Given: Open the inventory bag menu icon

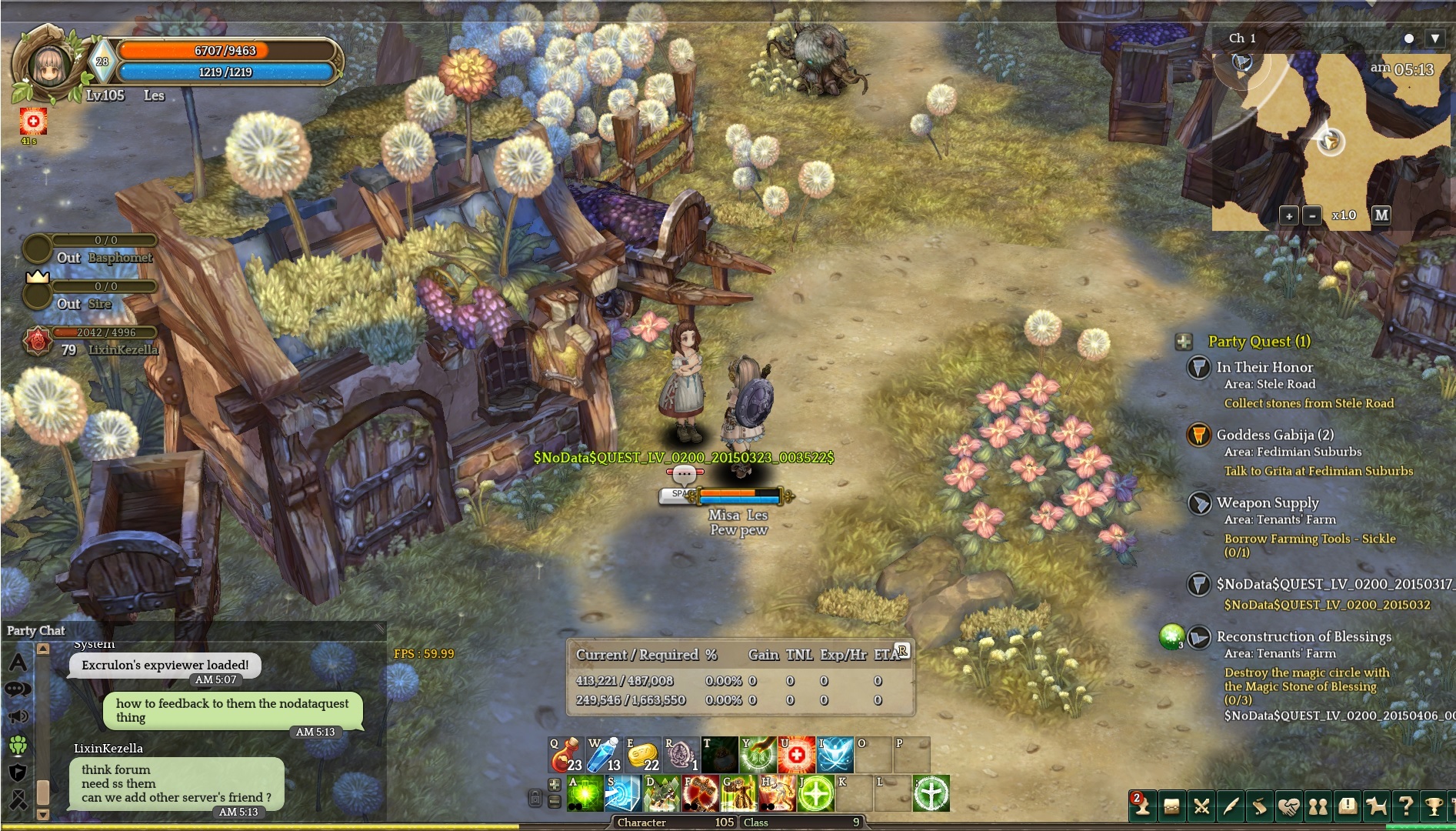Looking at the screenshot, I should tap(1171, 806).
